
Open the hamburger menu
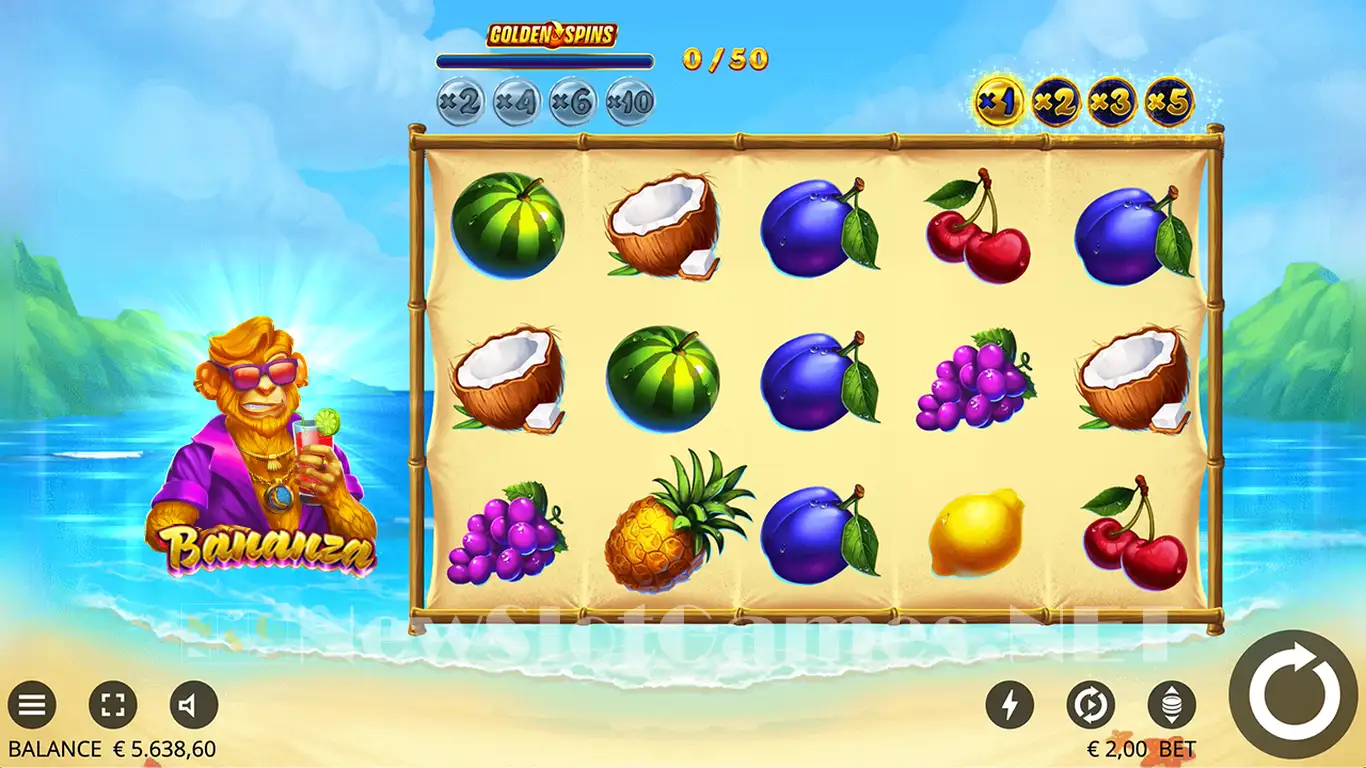click(x=32, y=706)
